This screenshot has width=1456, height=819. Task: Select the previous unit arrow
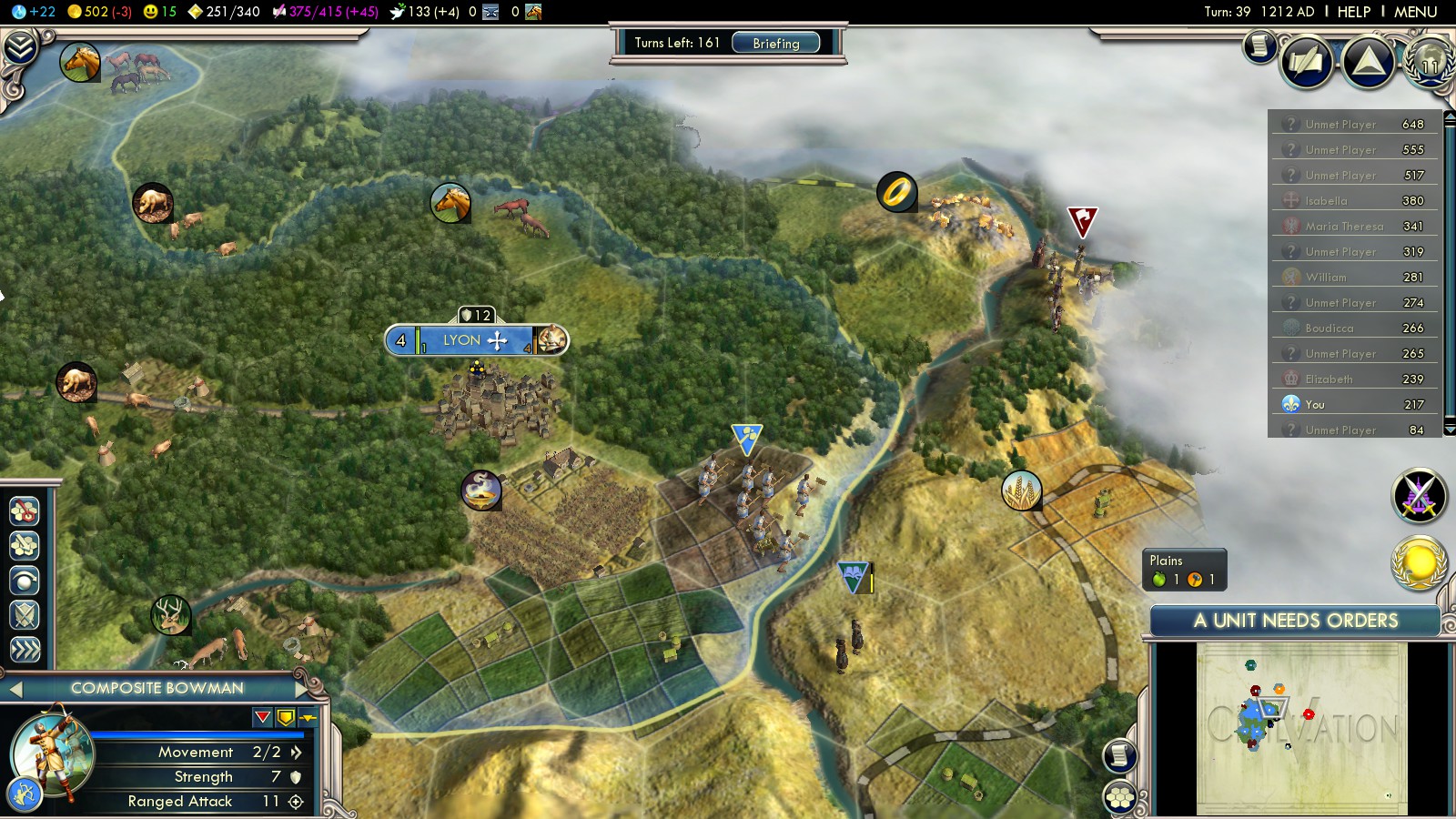tap(15, 689)
